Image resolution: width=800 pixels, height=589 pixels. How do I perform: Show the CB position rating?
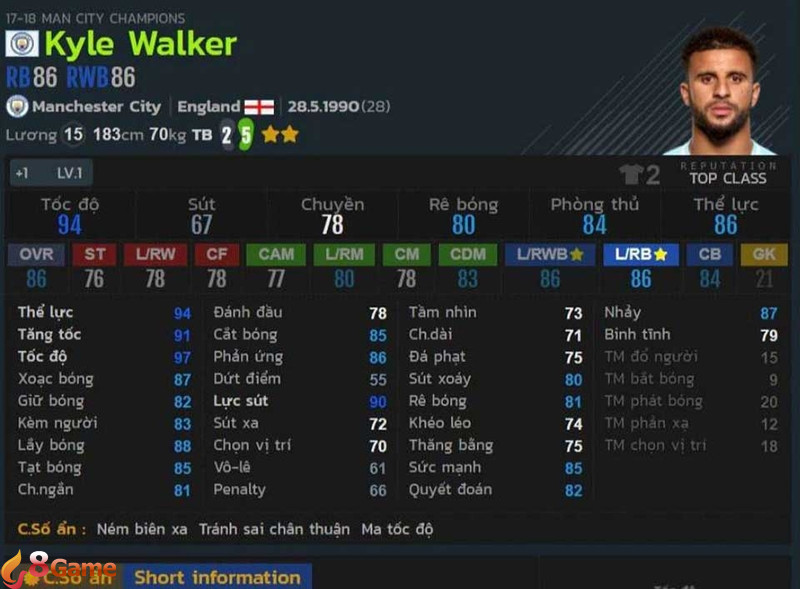coord(710,254)
